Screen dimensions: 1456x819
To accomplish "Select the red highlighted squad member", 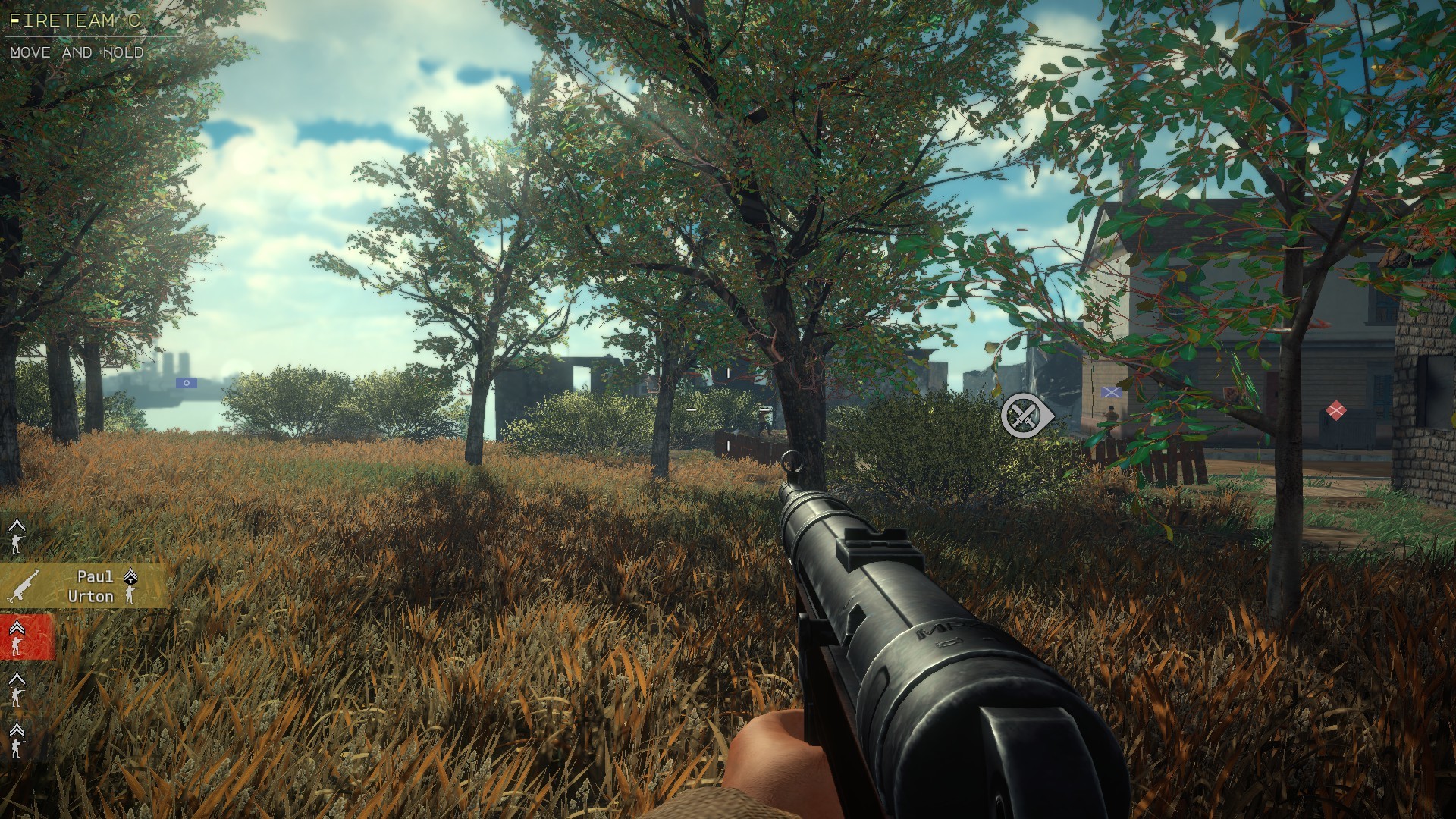I will pyautogui.click(x=26, y=637).
